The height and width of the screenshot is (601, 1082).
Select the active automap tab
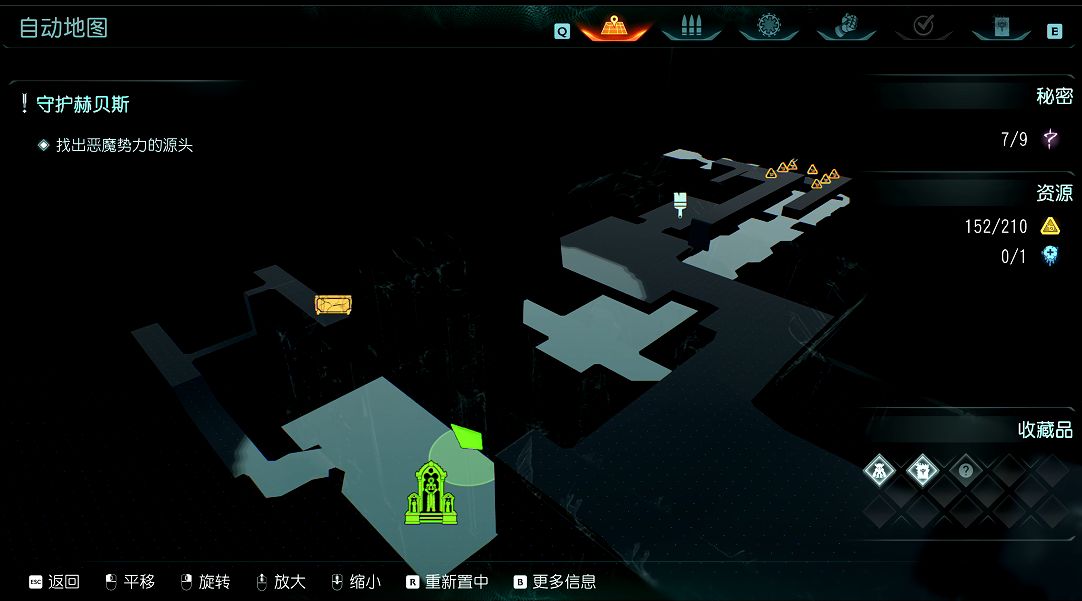[614, 27]
